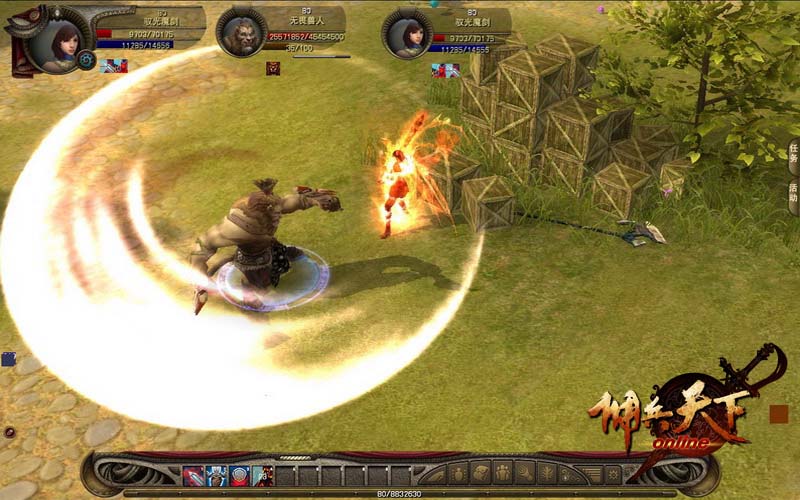Click the small blue square icon
The height and width of the screenshot is (500, 800).
pyautogui.click(x=8, y=359)
